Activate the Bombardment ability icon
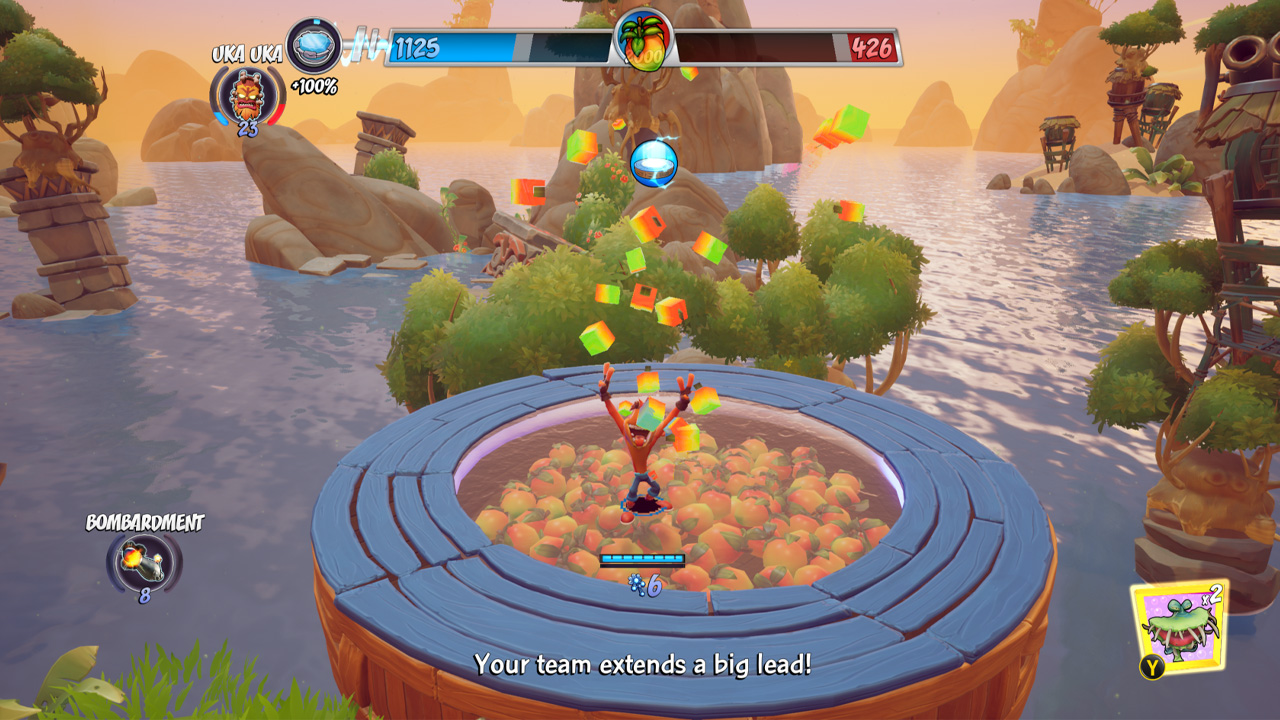Screen dimensions: 1280x720 click(x=144, y=560)
